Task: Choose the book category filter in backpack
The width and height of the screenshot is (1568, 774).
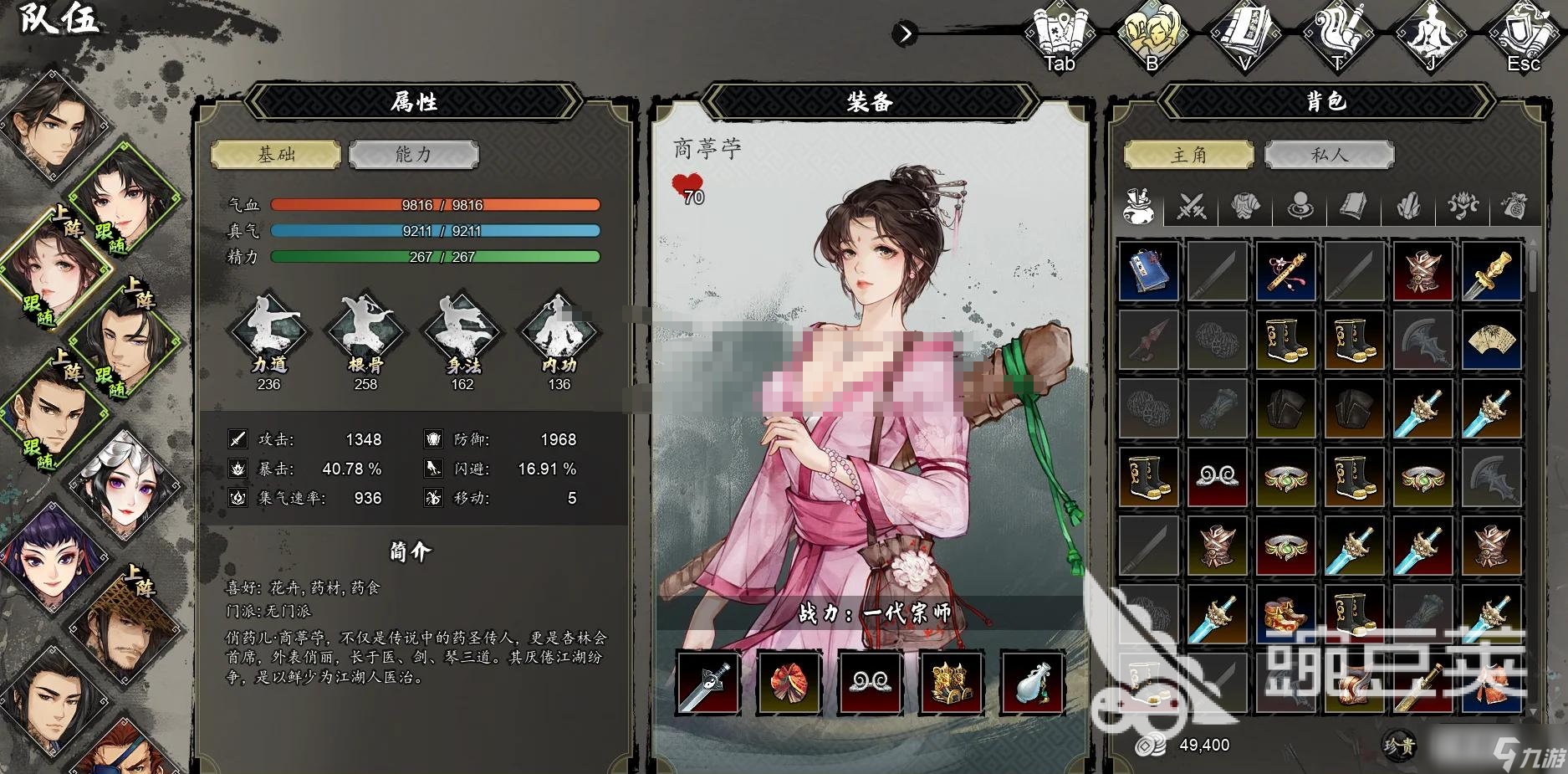Action: pos(1353,205)
